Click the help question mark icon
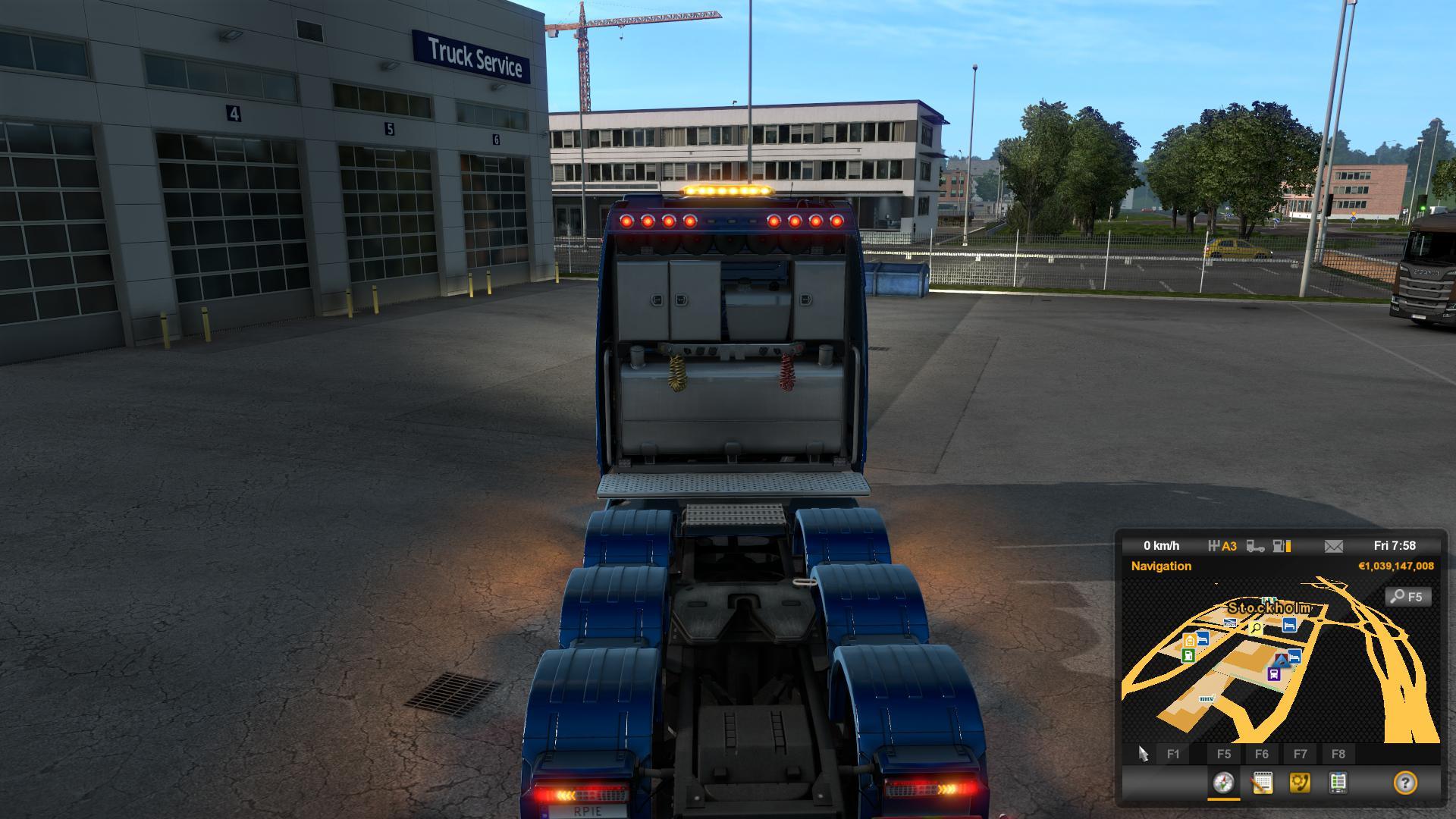 tap(1406, 783)
